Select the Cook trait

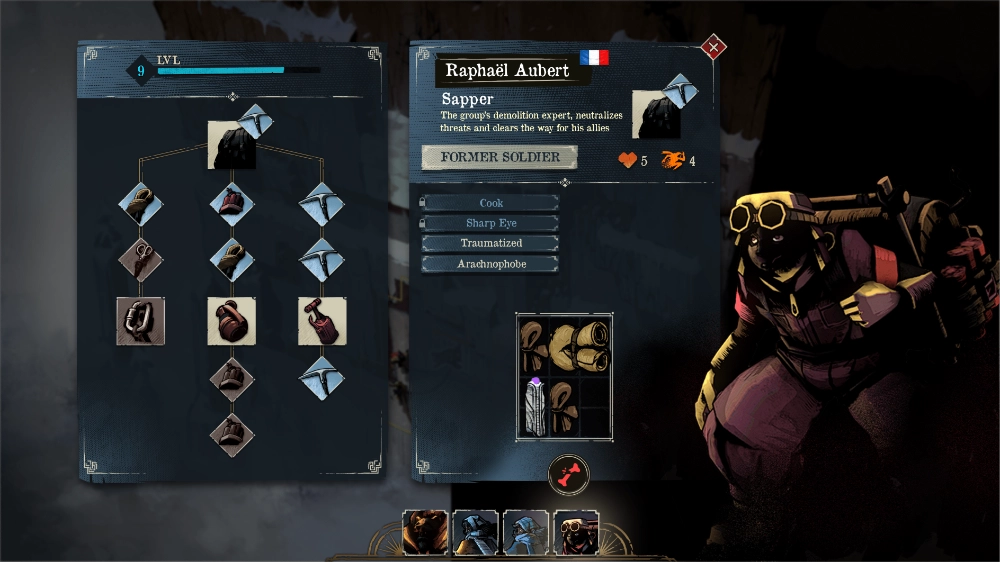pos(490,203)
